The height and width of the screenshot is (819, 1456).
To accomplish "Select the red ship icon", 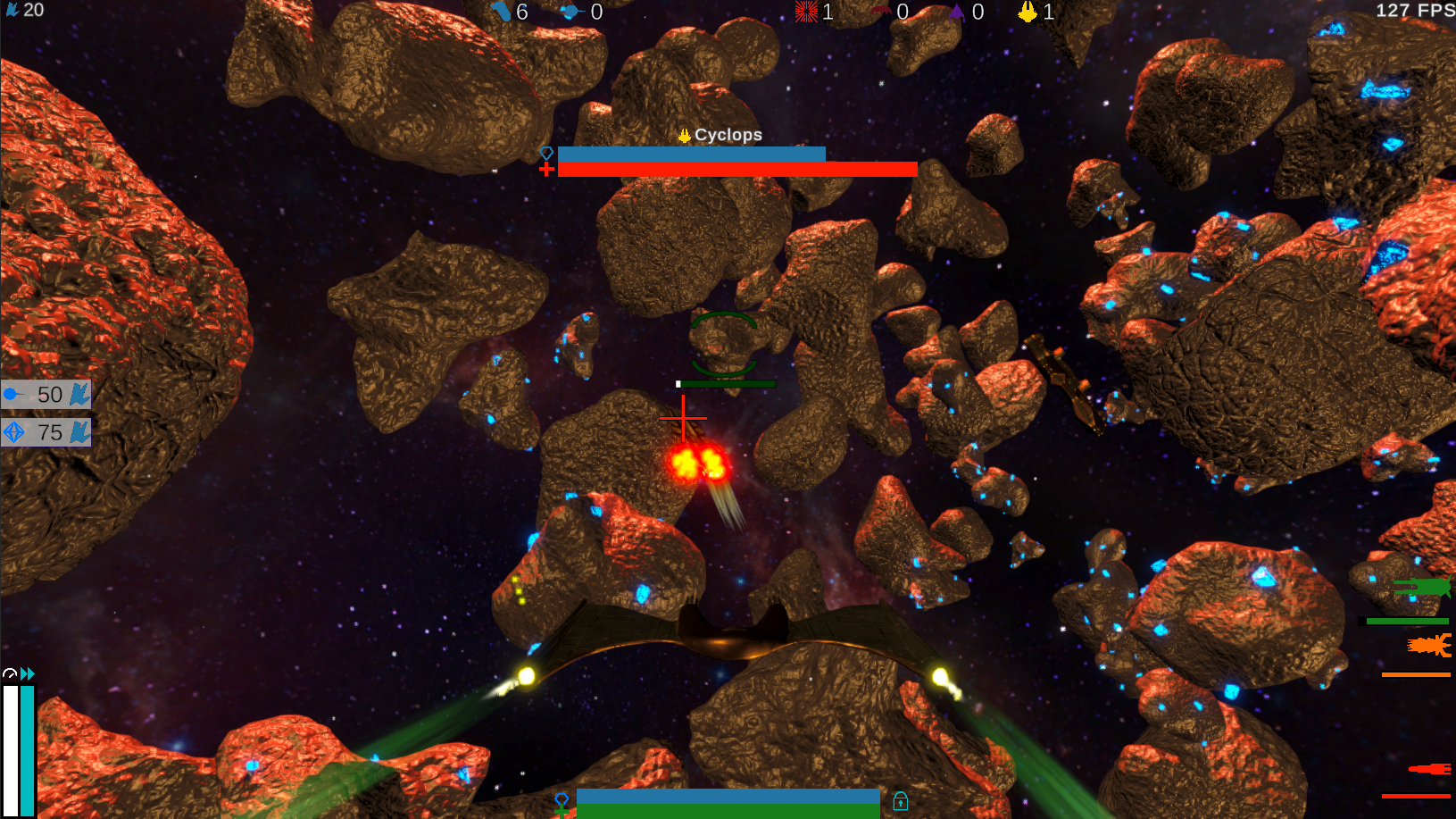I will tap(1429, 769).
